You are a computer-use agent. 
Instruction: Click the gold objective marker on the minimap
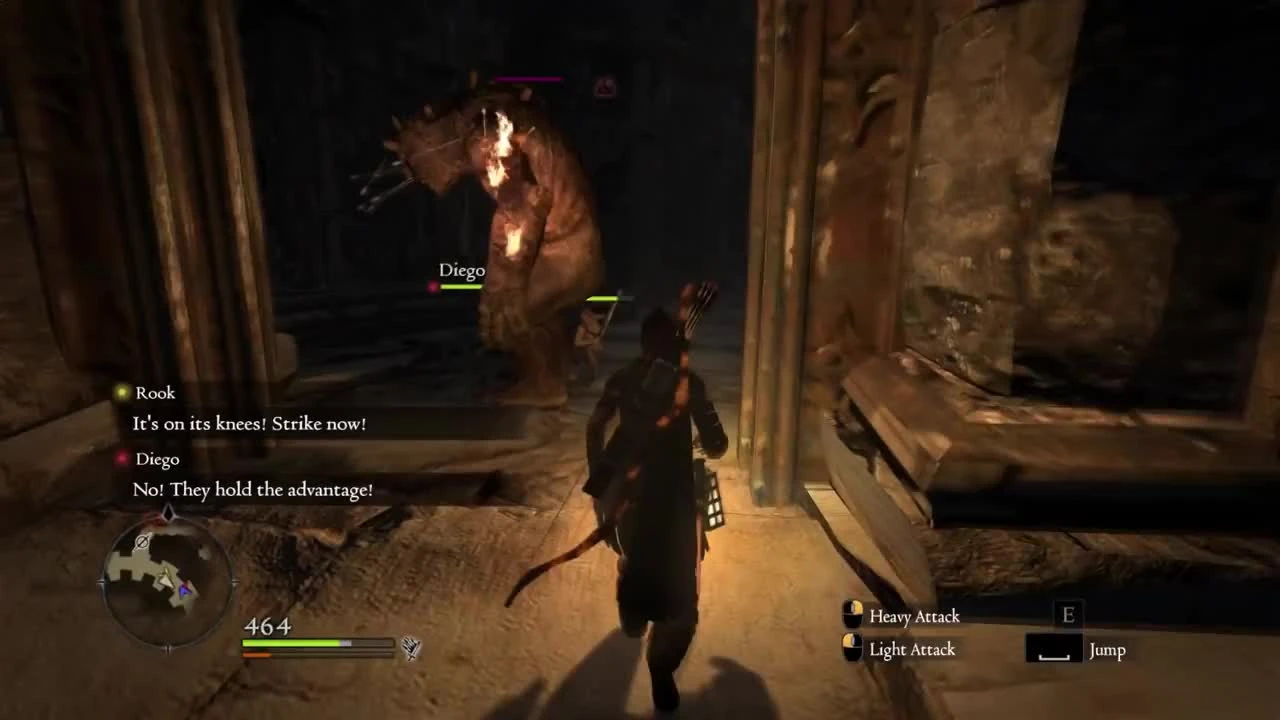click(x=167, y=577)
